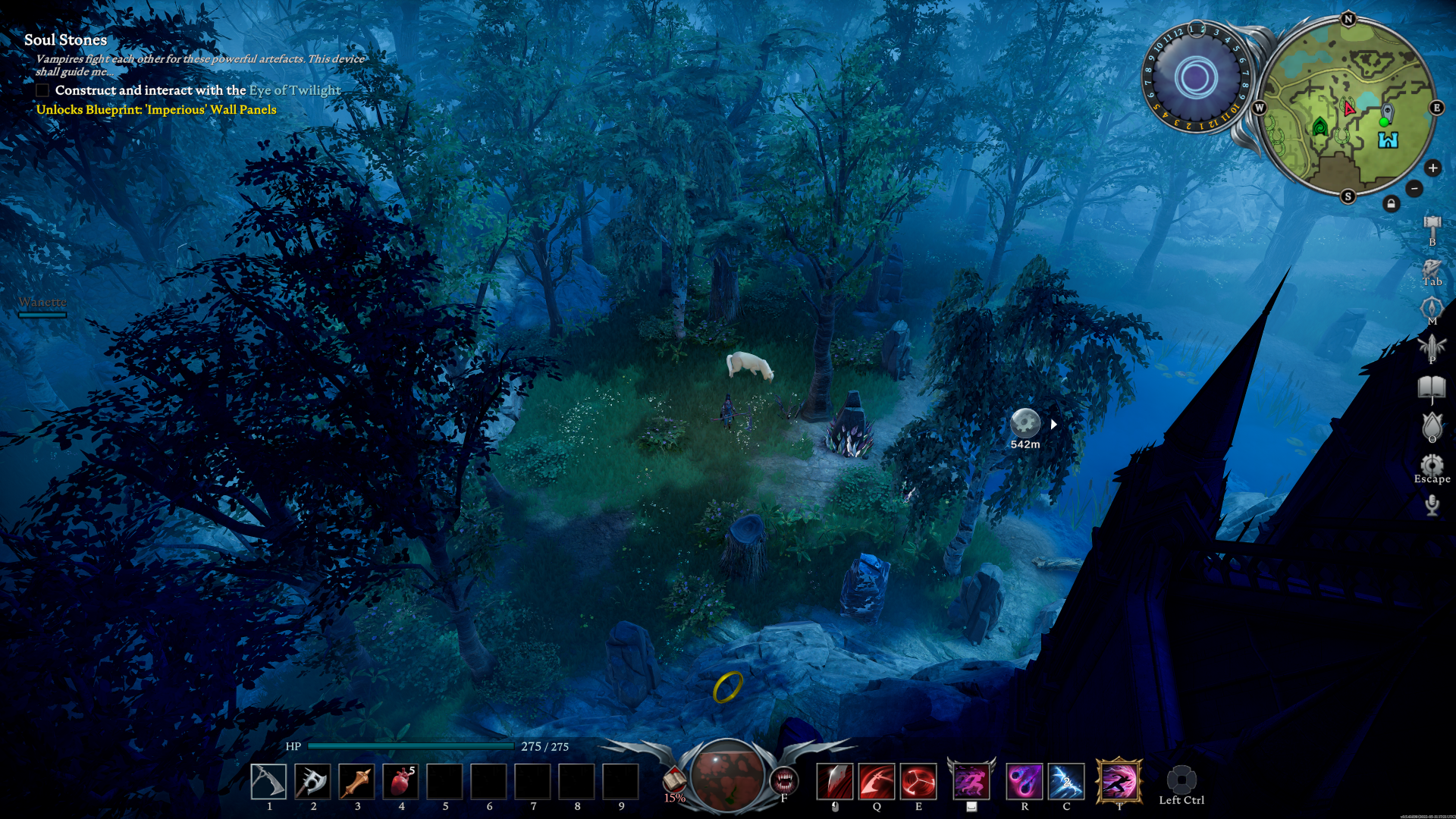Activate the gold-framed ultimate ability
Image resolution: width=1456 pixels, height=819 pixels.
click(x=1119, y=782)
